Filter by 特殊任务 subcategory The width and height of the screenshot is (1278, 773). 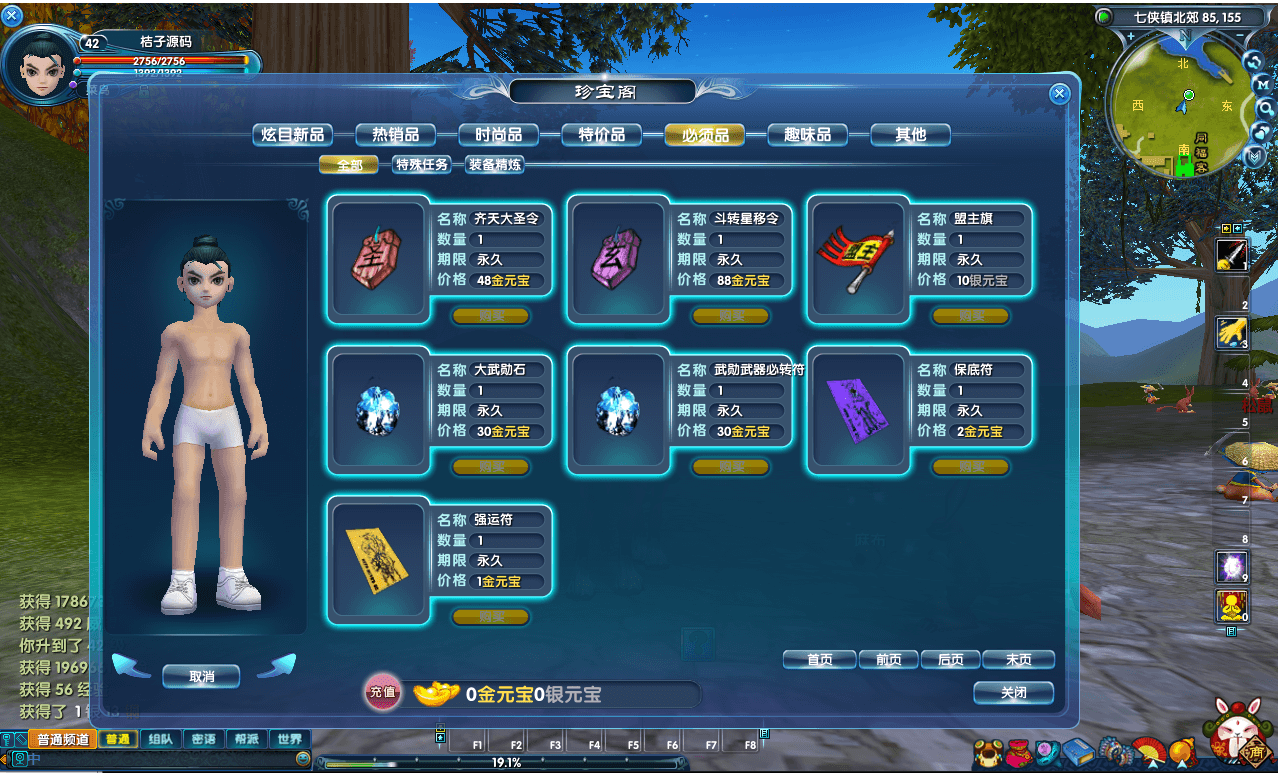coord(421,165)
